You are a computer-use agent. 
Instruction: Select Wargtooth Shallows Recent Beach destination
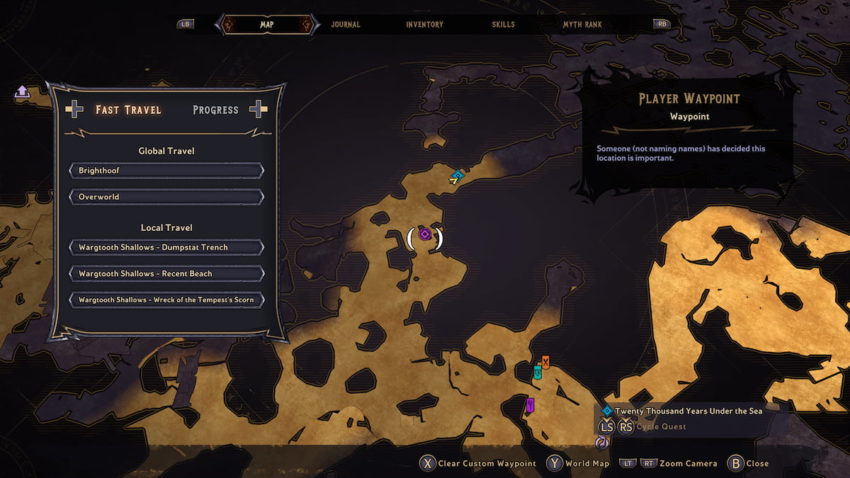pyautogui.click(x=166, y=273)
